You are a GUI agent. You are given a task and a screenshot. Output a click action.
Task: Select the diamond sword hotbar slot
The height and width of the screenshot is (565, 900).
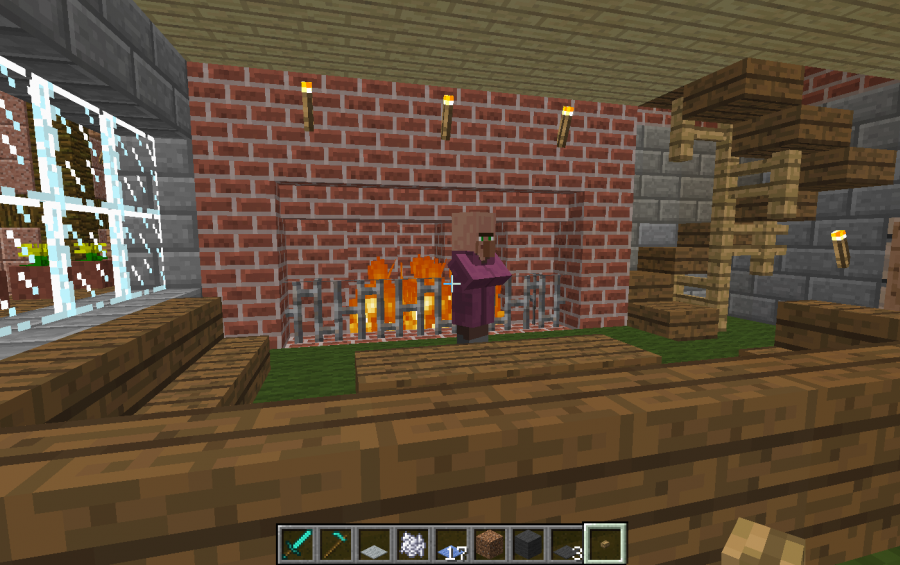pyautogui.click(x=297, y=543)
